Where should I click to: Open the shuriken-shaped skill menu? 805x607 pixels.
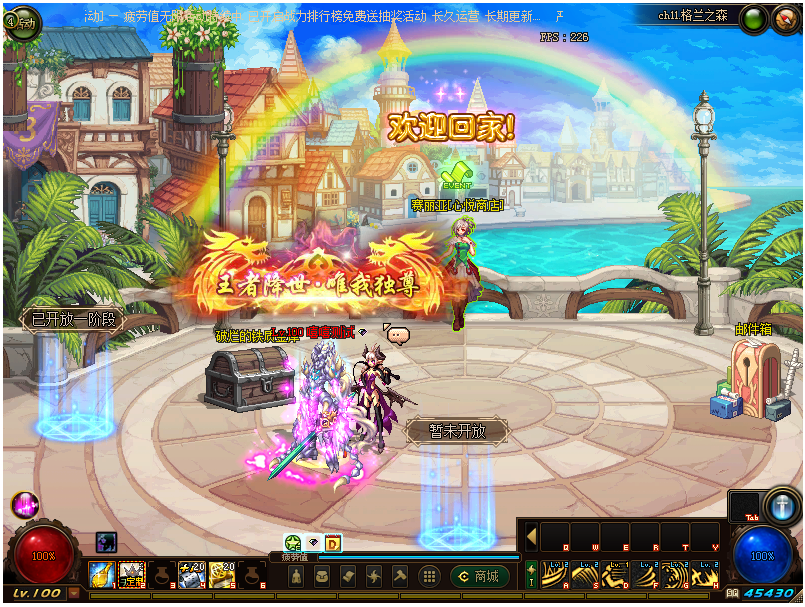pyautogui.click(x=374, y=576)
